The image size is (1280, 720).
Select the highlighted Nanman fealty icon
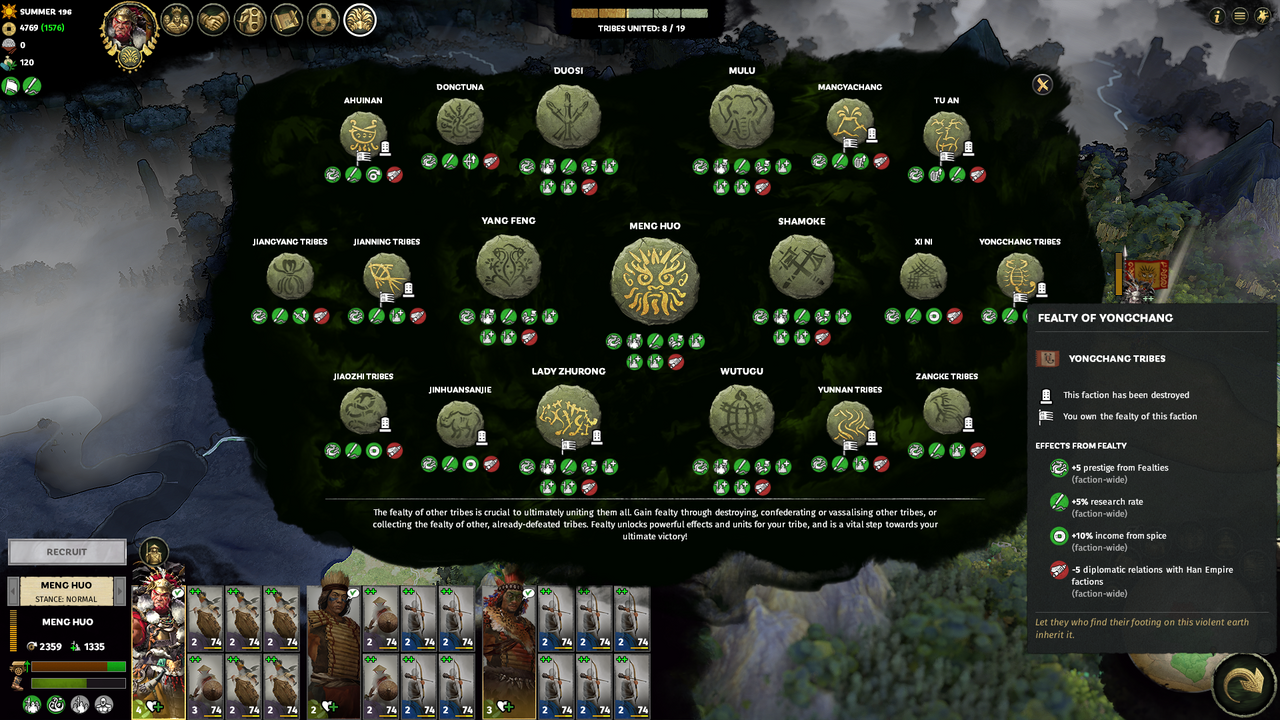click(361, 20)
